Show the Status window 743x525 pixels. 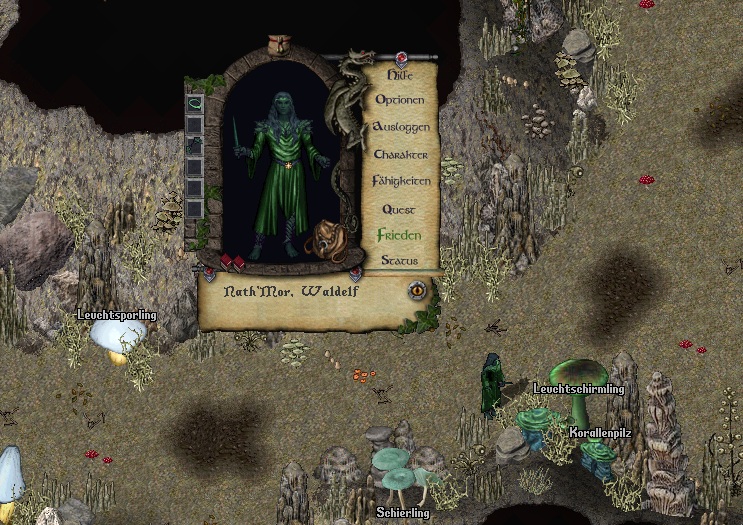pyautogui.click(x=399, y=260)
